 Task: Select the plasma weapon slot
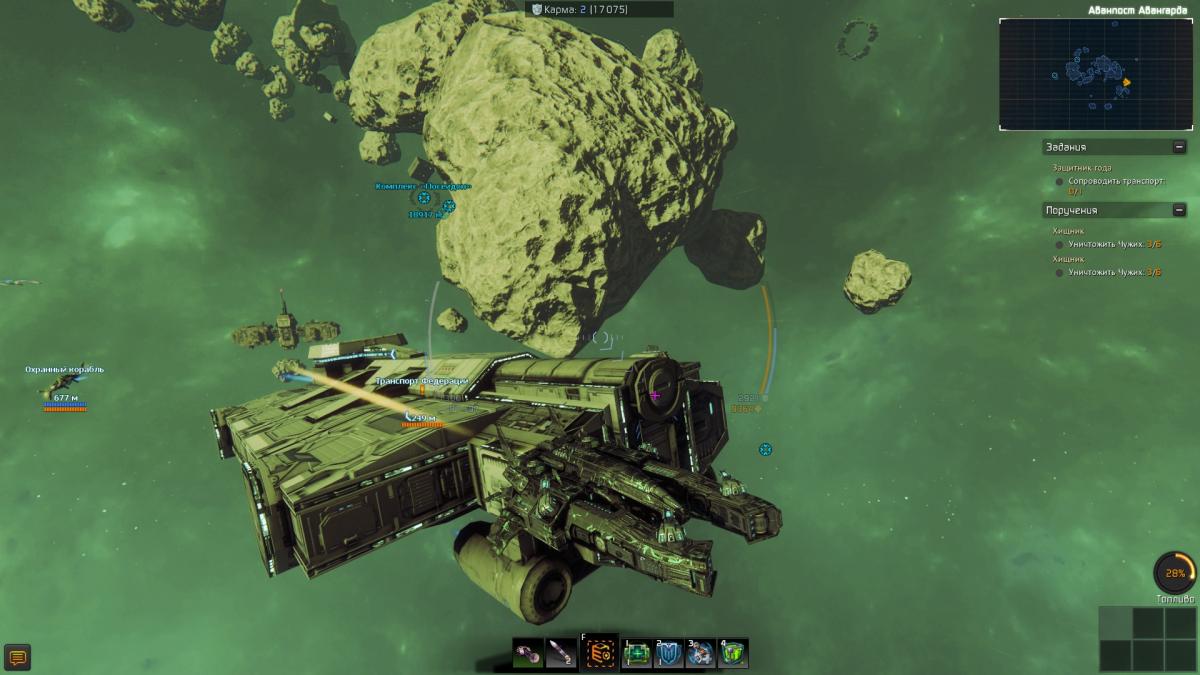click(x=529, y=654)
